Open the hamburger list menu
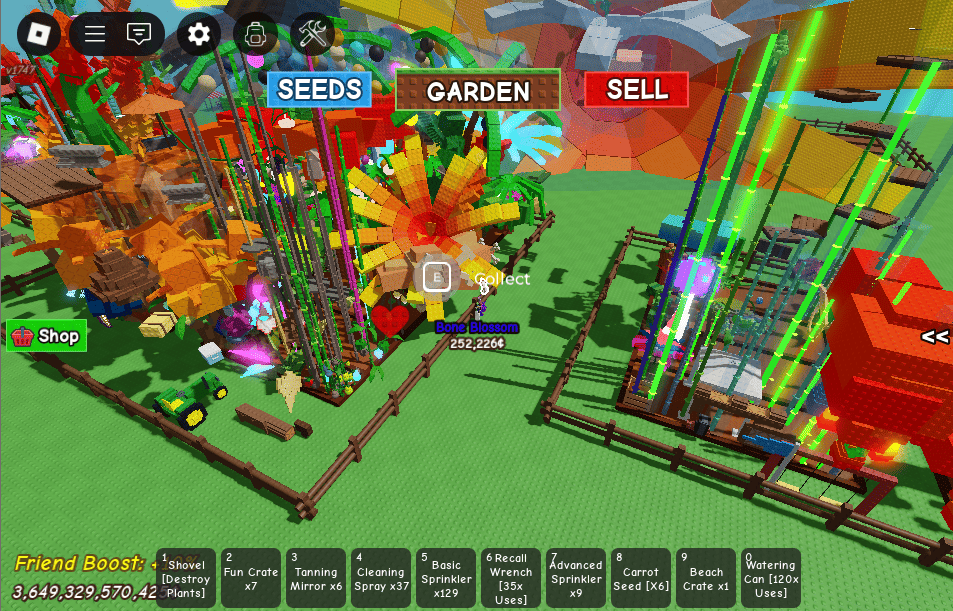The image size is (953, 611). click(x=95, y=35)
